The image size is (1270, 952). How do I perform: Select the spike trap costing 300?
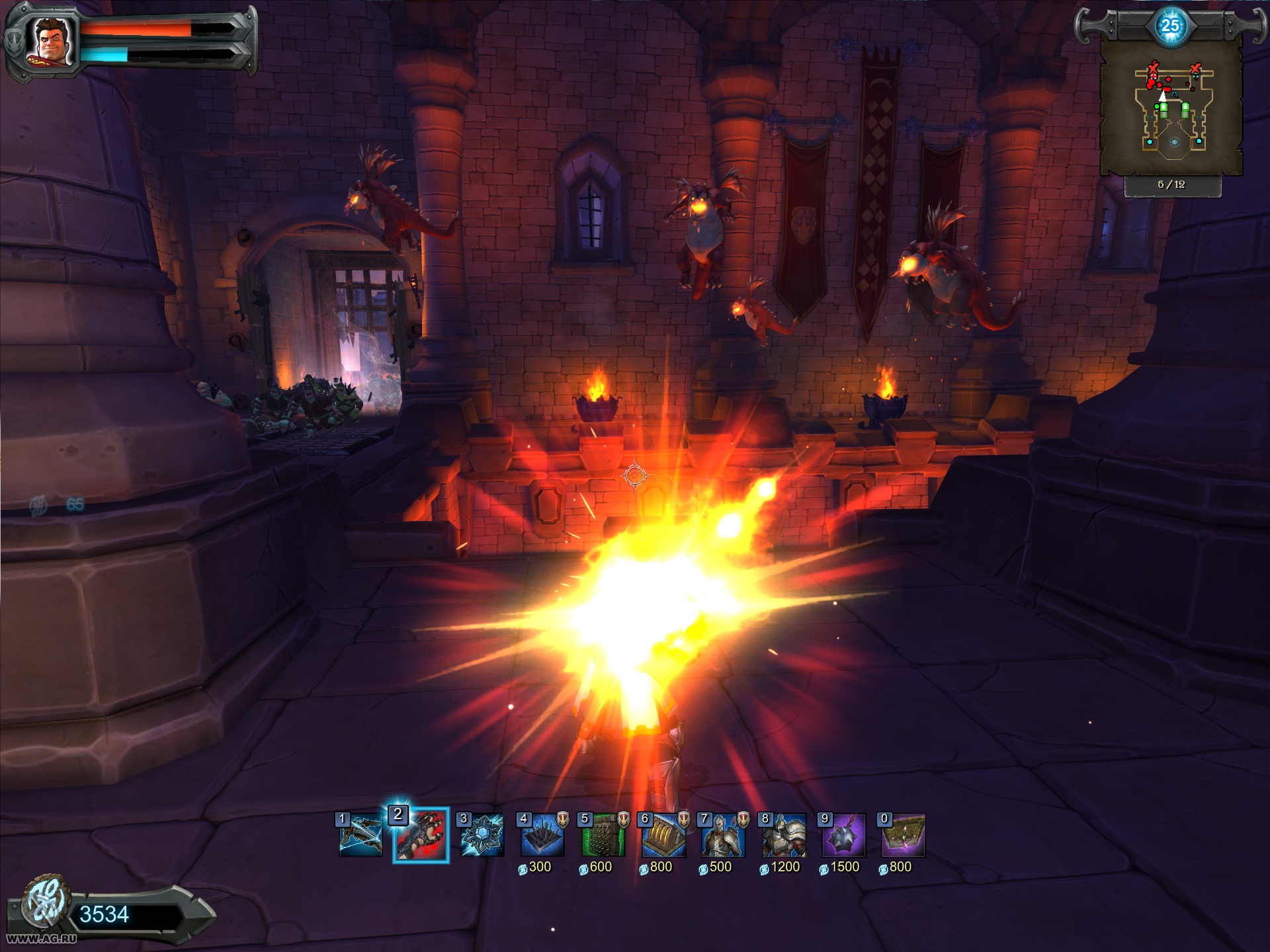542,836
